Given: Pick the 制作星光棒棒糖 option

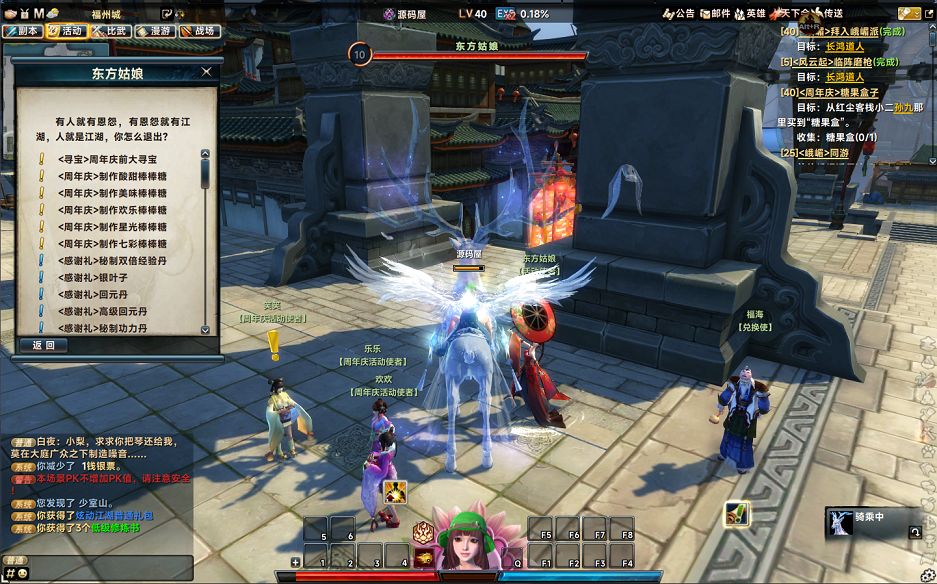Looking at the screenshot, I should [x=112, y=227].
